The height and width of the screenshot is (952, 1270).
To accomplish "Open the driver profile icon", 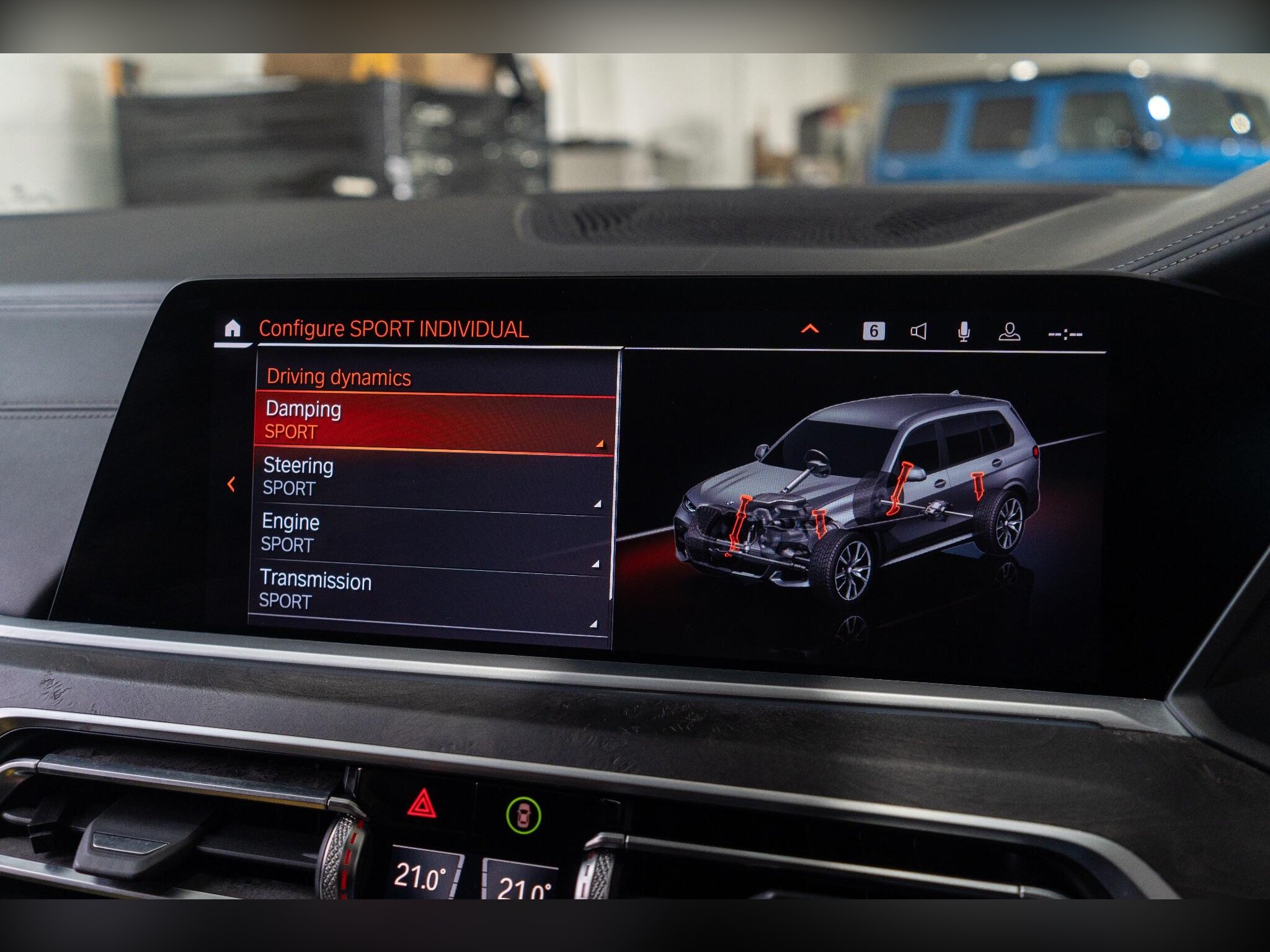I will coord(1010,332).
